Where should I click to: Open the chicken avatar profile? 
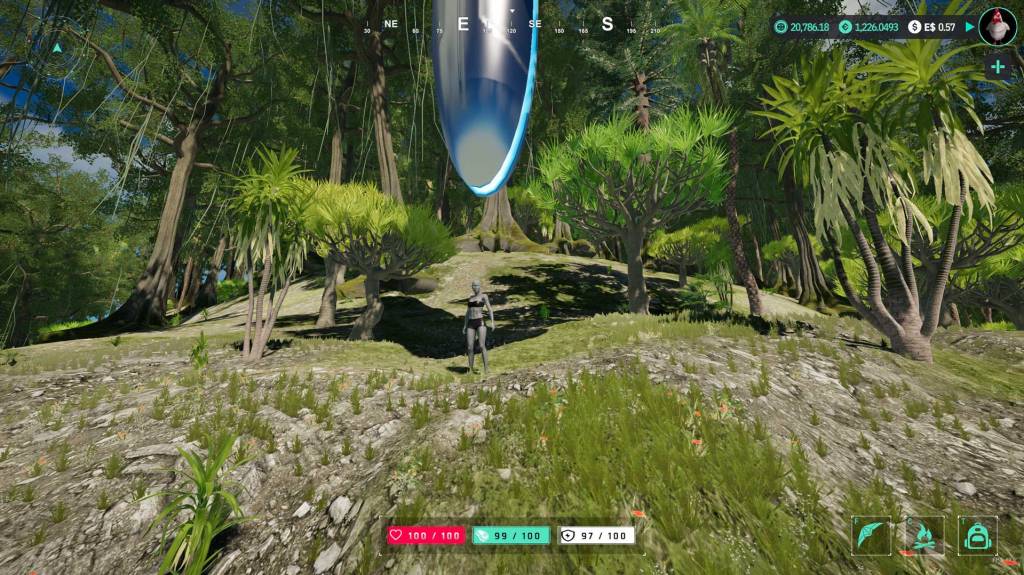pyautogui.click(x=997, y=26)
